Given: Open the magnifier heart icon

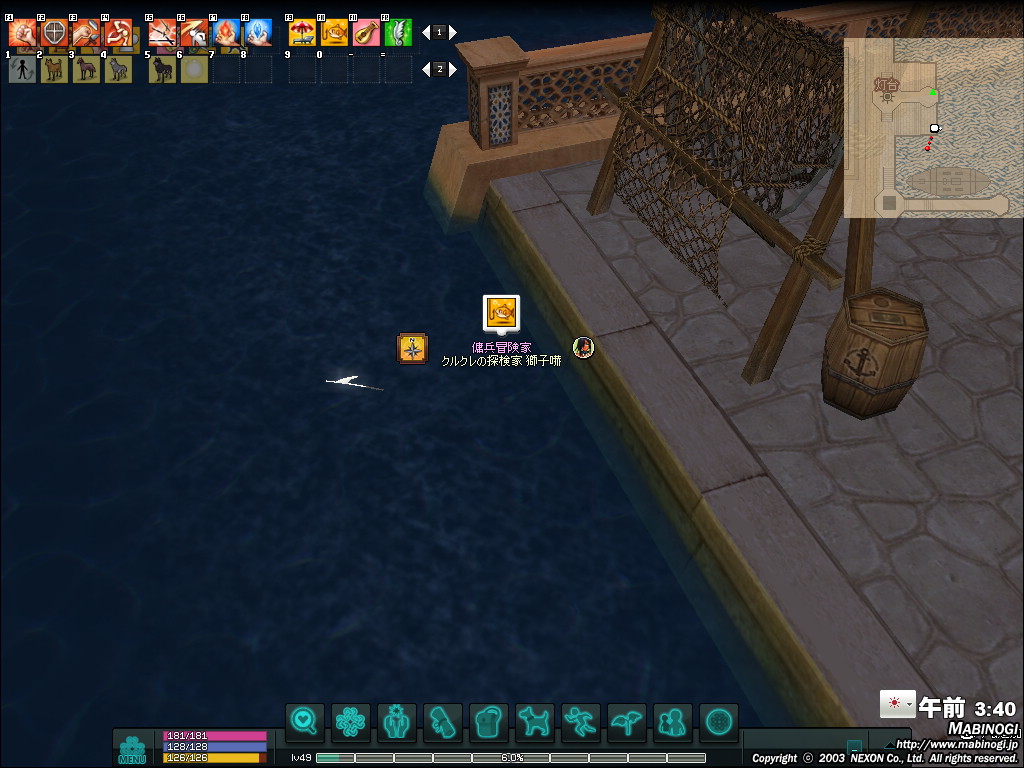Looking at the screenshot, I should pyautogui.click(x=304, y=721).
